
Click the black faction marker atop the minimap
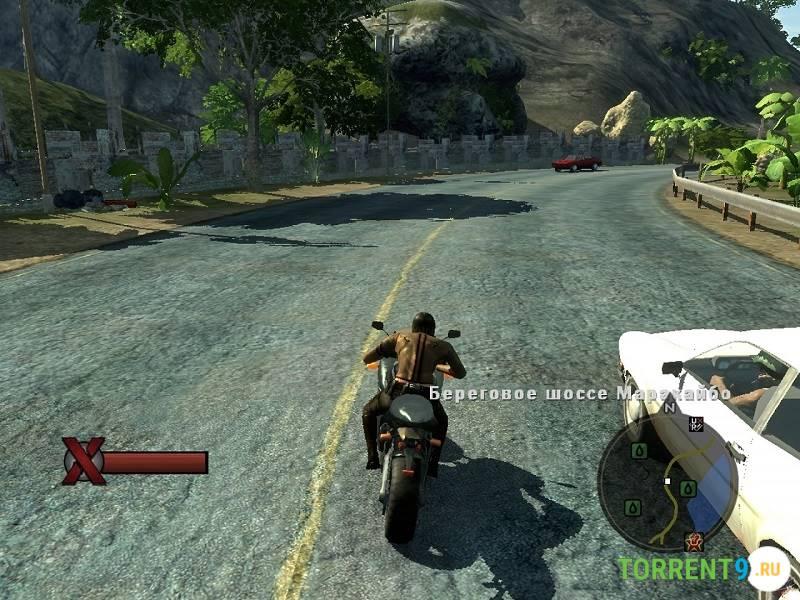coord(696,424)
